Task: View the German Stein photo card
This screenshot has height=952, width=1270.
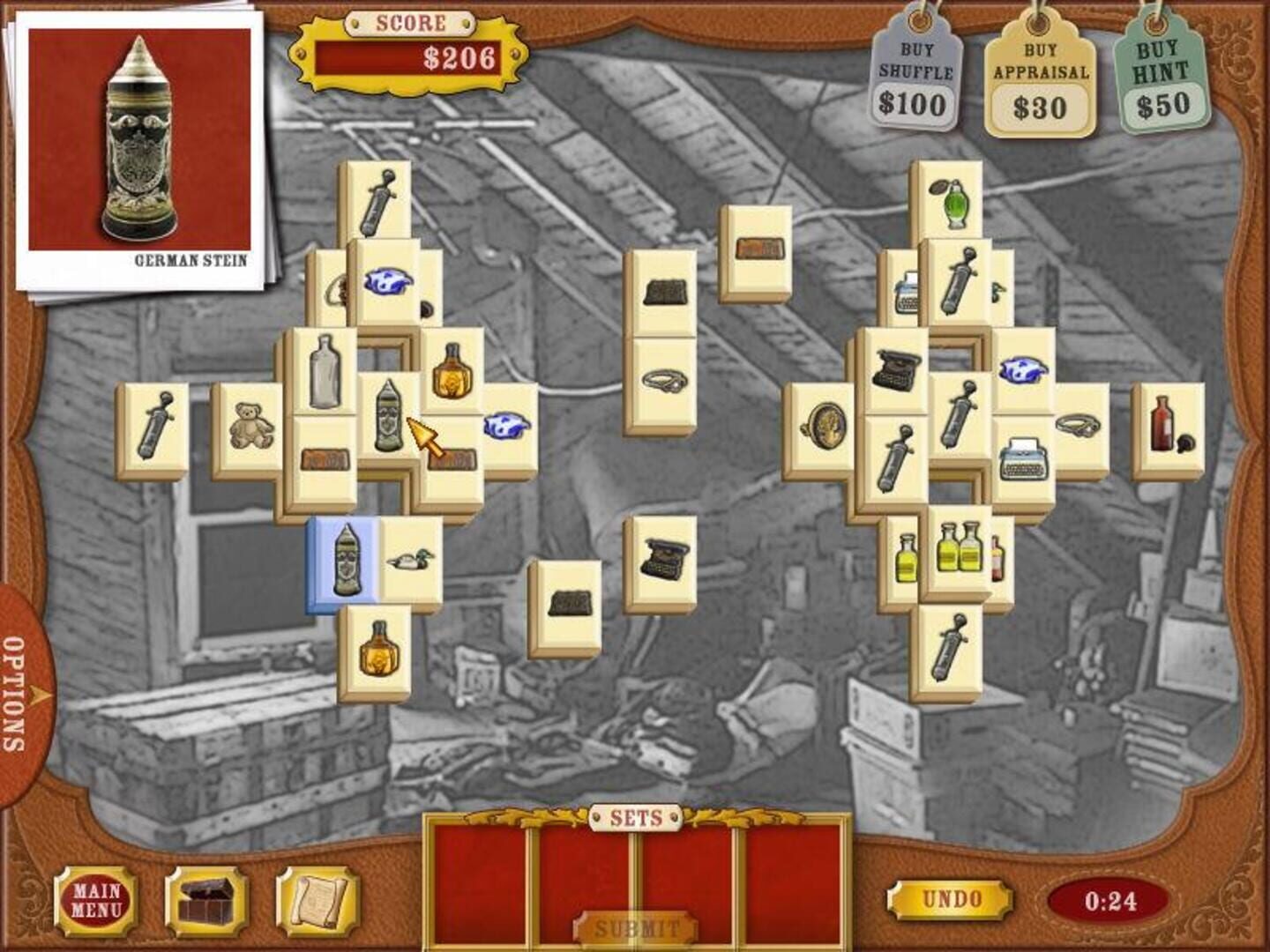Action: pos(141,141)
